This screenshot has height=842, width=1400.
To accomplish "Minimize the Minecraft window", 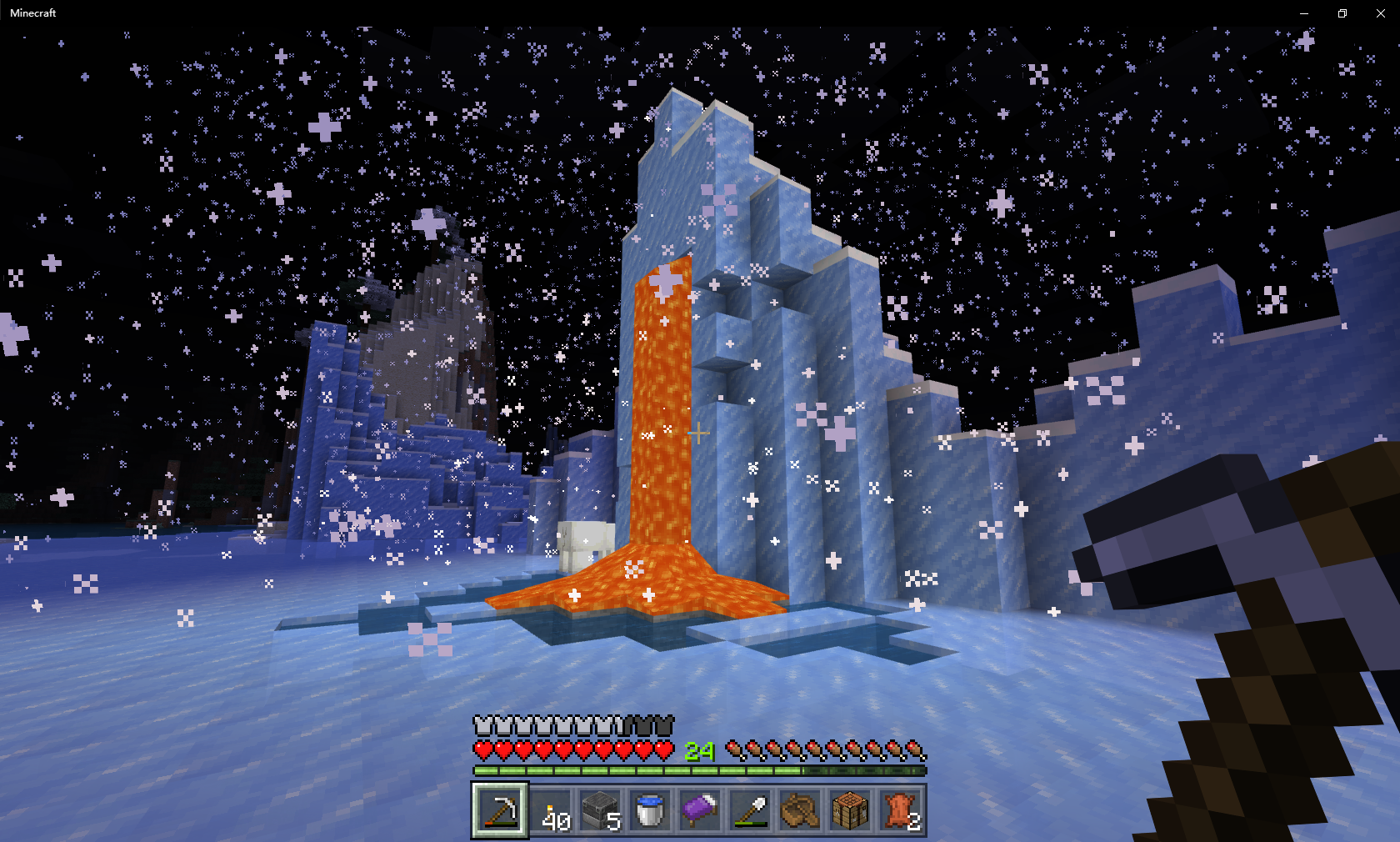I will (1304, 13).
